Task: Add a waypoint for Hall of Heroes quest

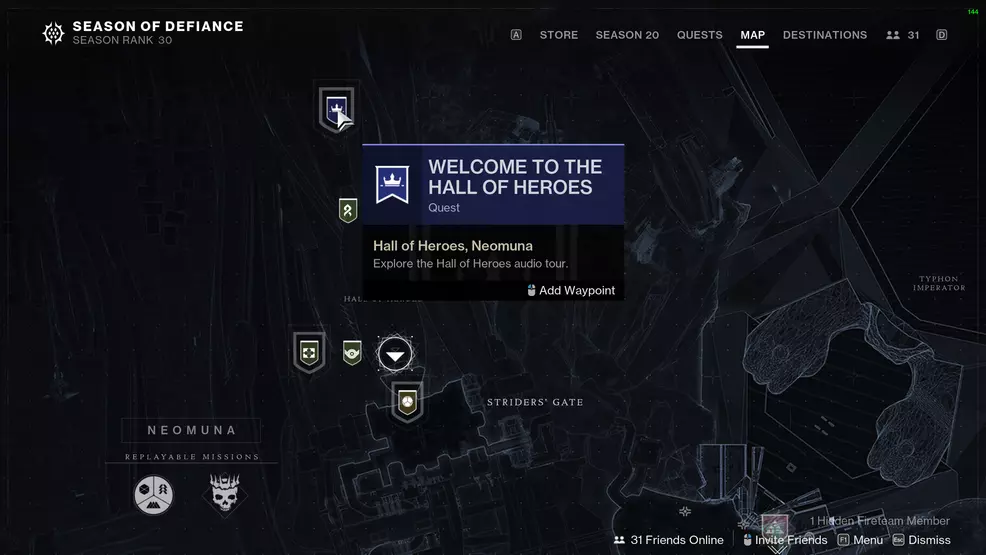Action: coord(571,290)
